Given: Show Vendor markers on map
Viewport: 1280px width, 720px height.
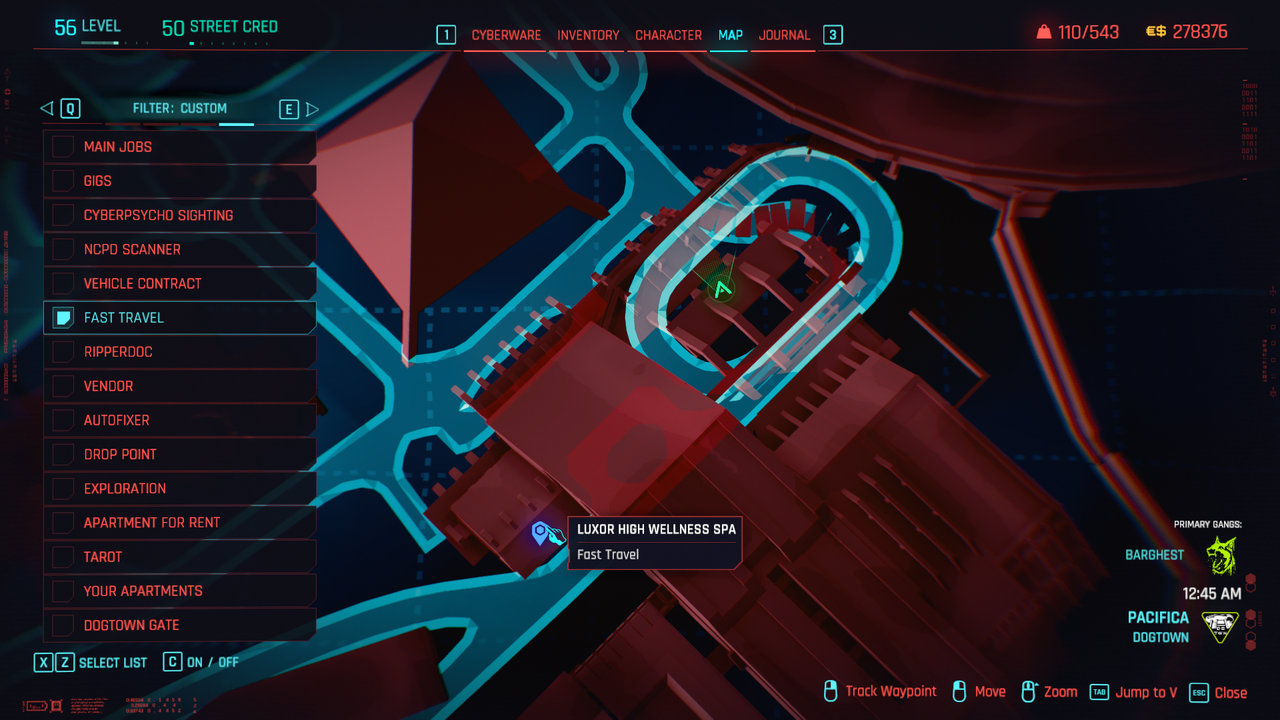Looking at the screenshot, I should 63,386.
